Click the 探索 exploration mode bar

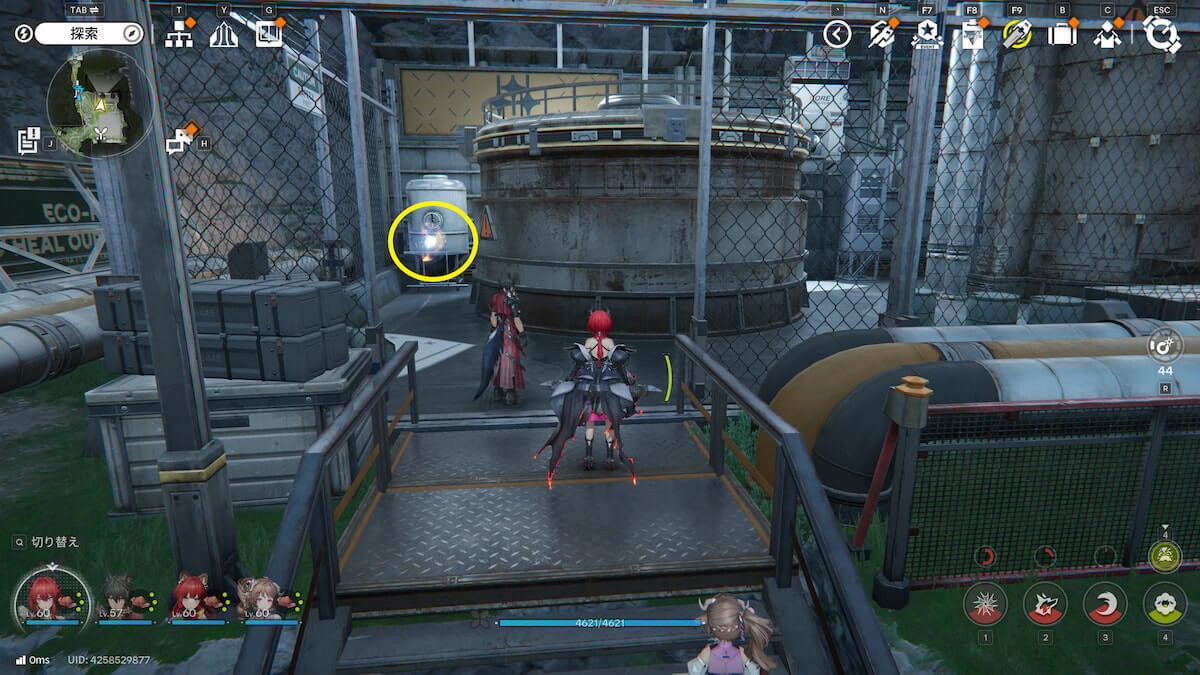(x=91, y=34)
